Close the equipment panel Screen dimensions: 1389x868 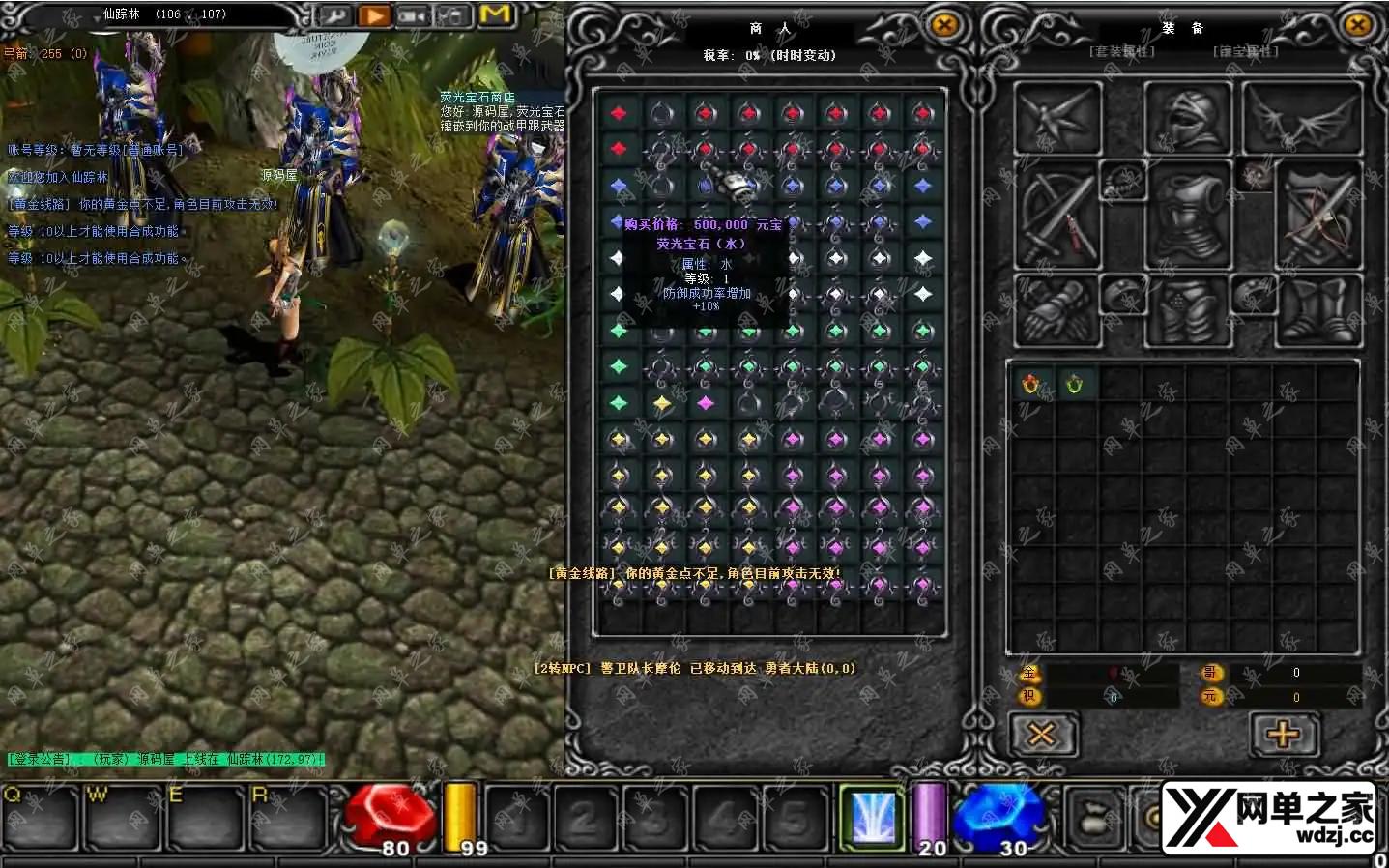1358,26
